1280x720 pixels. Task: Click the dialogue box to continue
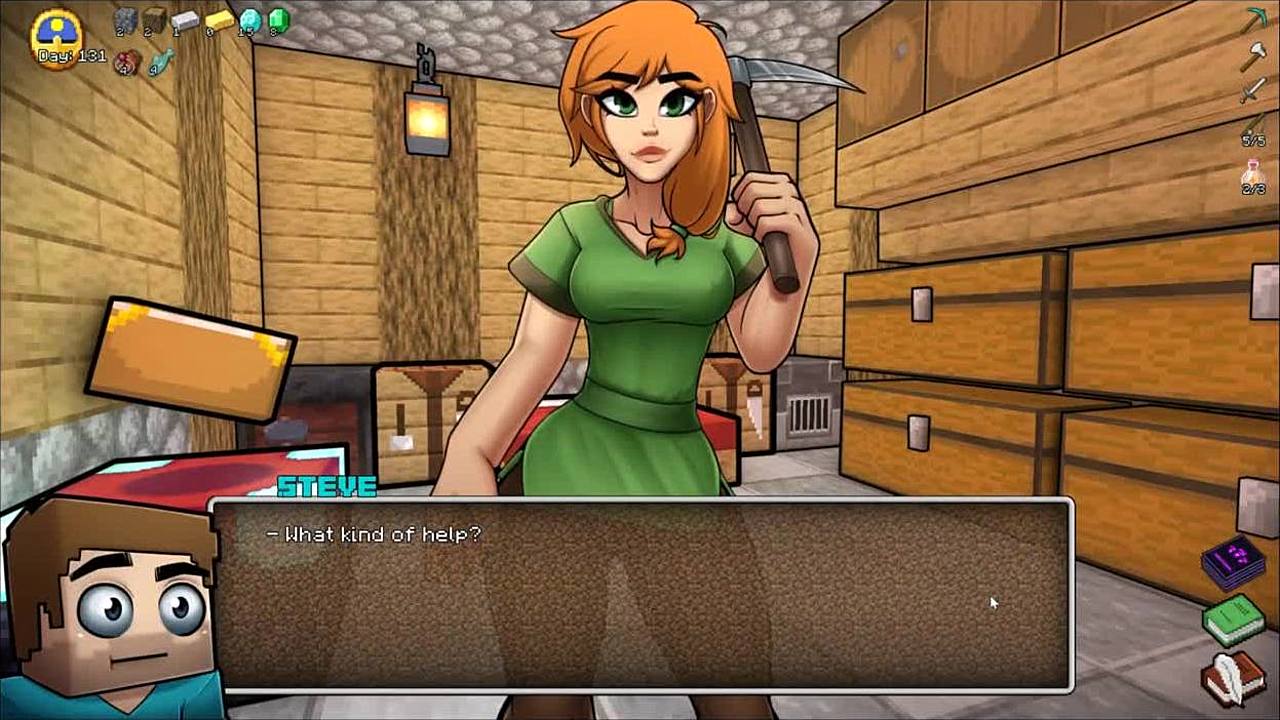[642, 595]
